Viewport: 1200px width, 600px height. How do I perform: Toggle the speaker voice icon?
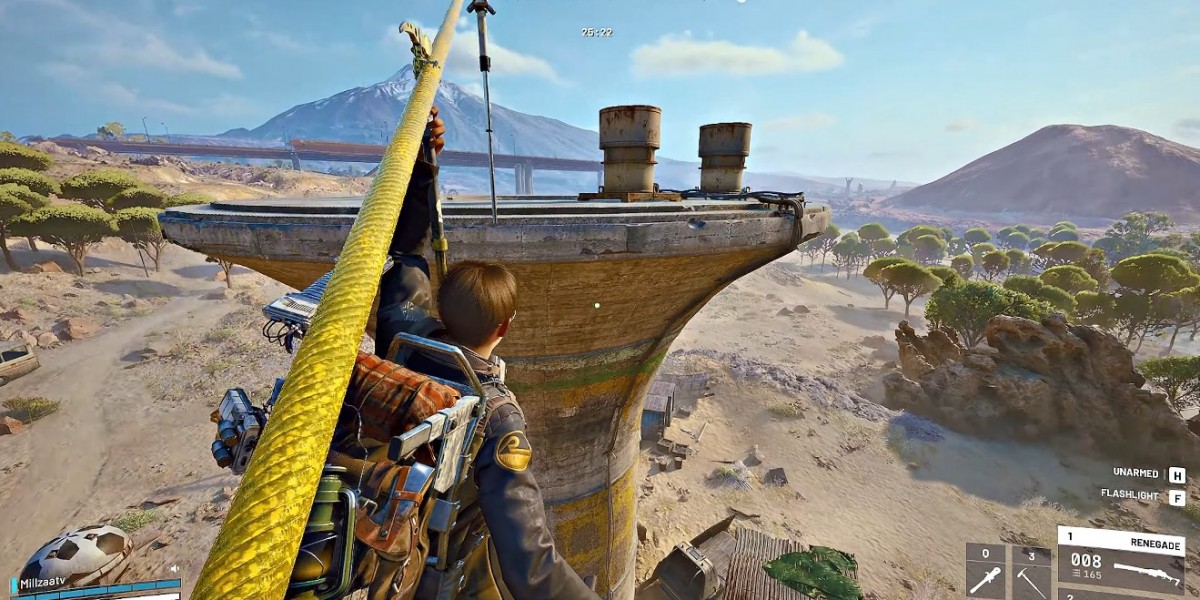(x=174, y=569)
